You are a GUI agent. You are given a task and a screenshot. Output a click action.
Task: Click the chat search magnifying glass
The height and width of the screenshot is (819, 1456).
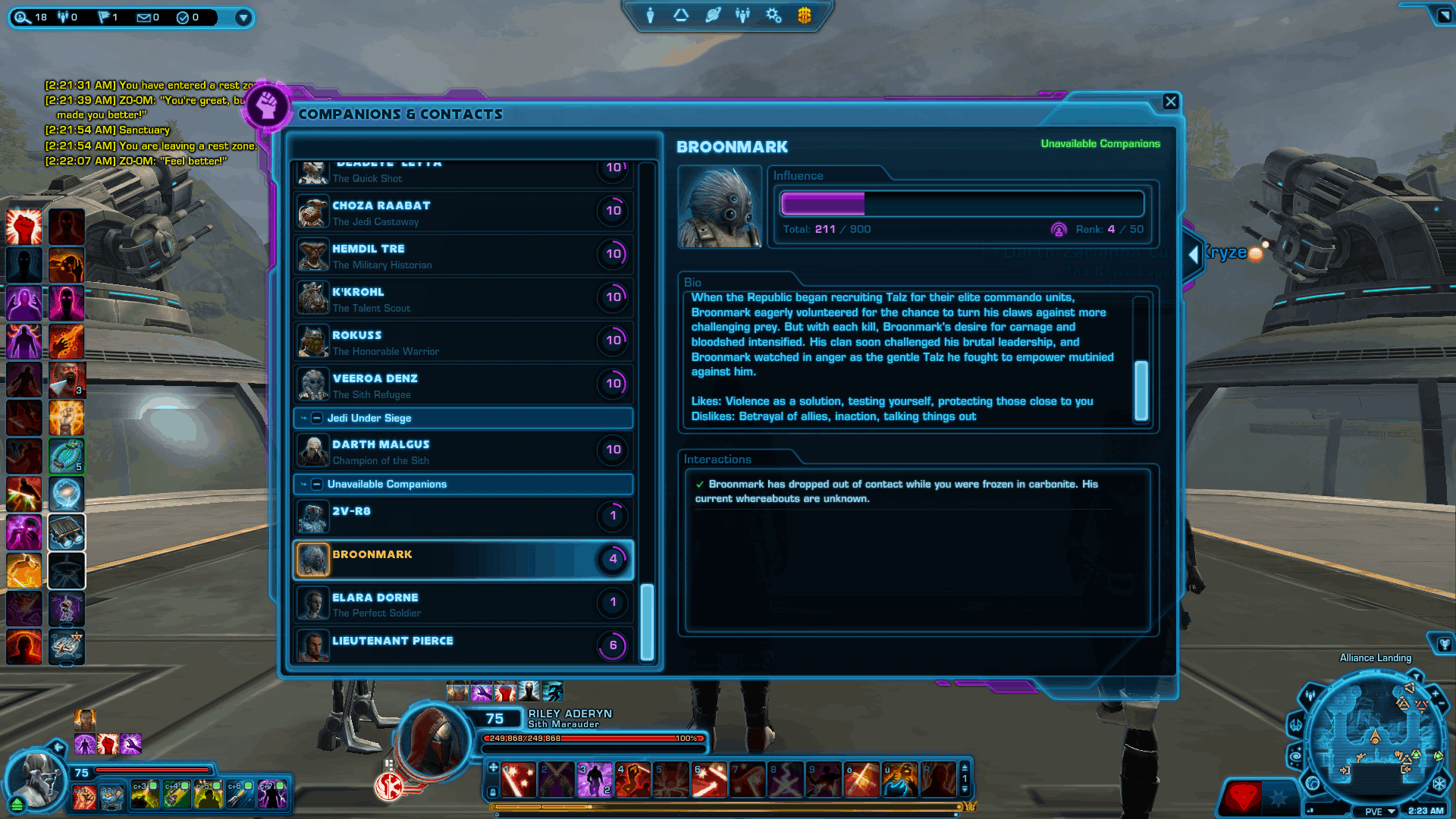(21, 17)
